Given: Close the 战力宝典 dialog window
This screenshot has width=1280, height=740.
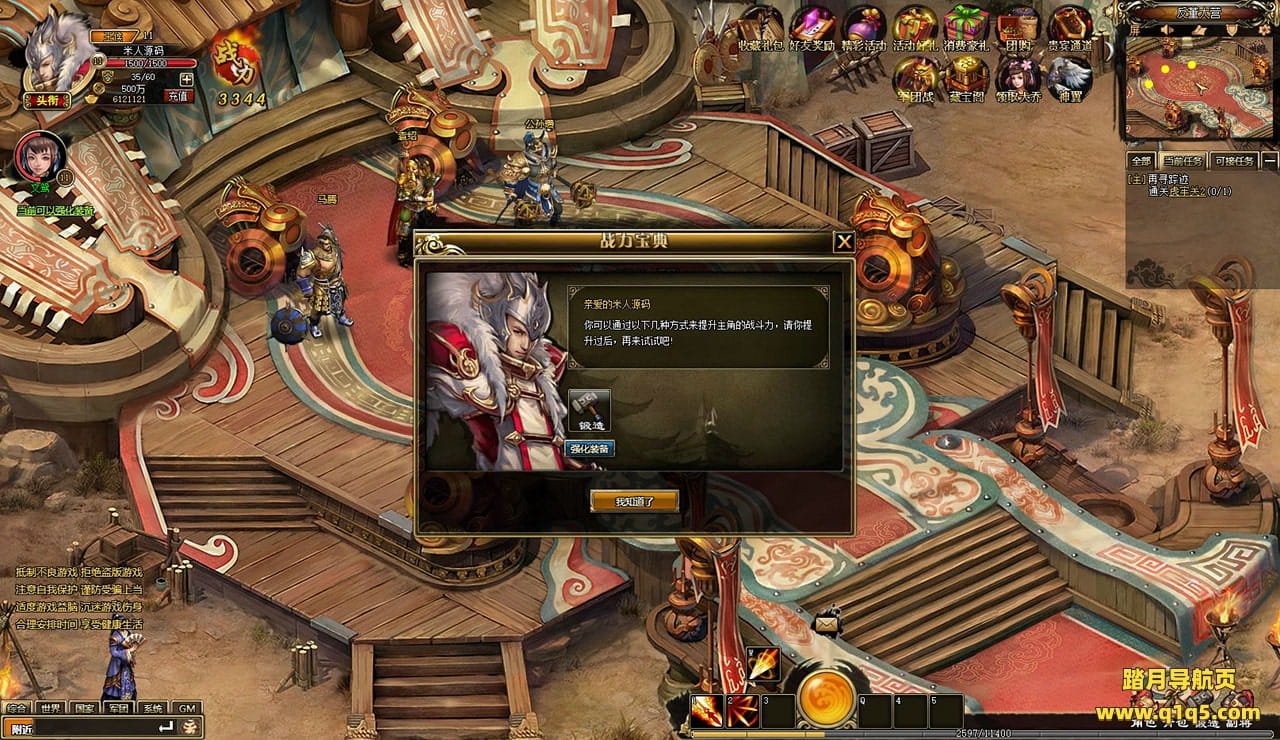Looking at the screenshot, I should pyautogui.click(x=844, y=241).
